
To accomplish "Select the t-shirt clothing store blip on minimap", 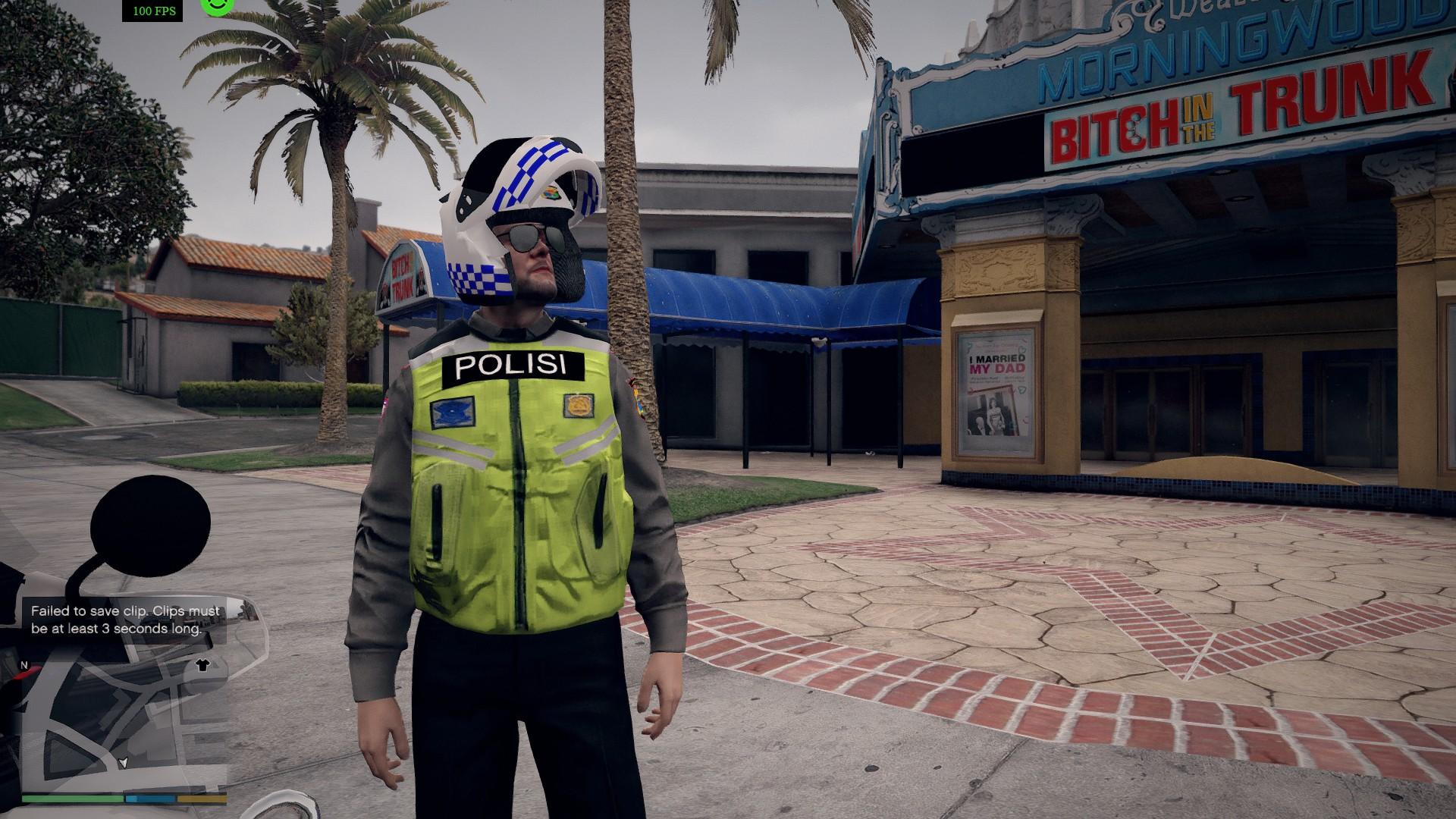I will tap(204, 666).
